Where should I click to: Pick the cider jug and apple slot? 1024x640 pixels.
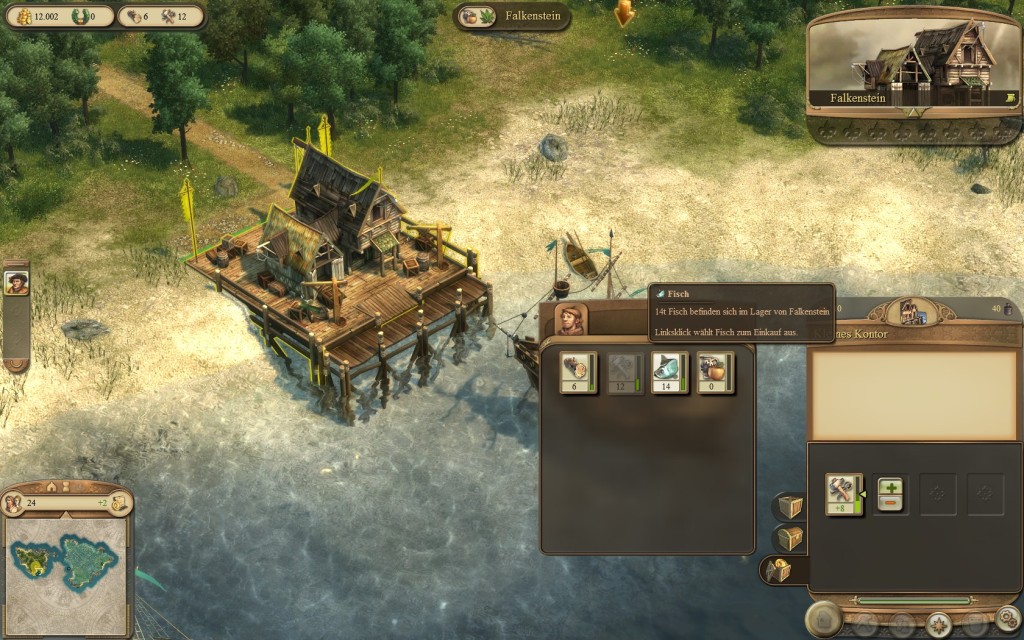point(715,373)
